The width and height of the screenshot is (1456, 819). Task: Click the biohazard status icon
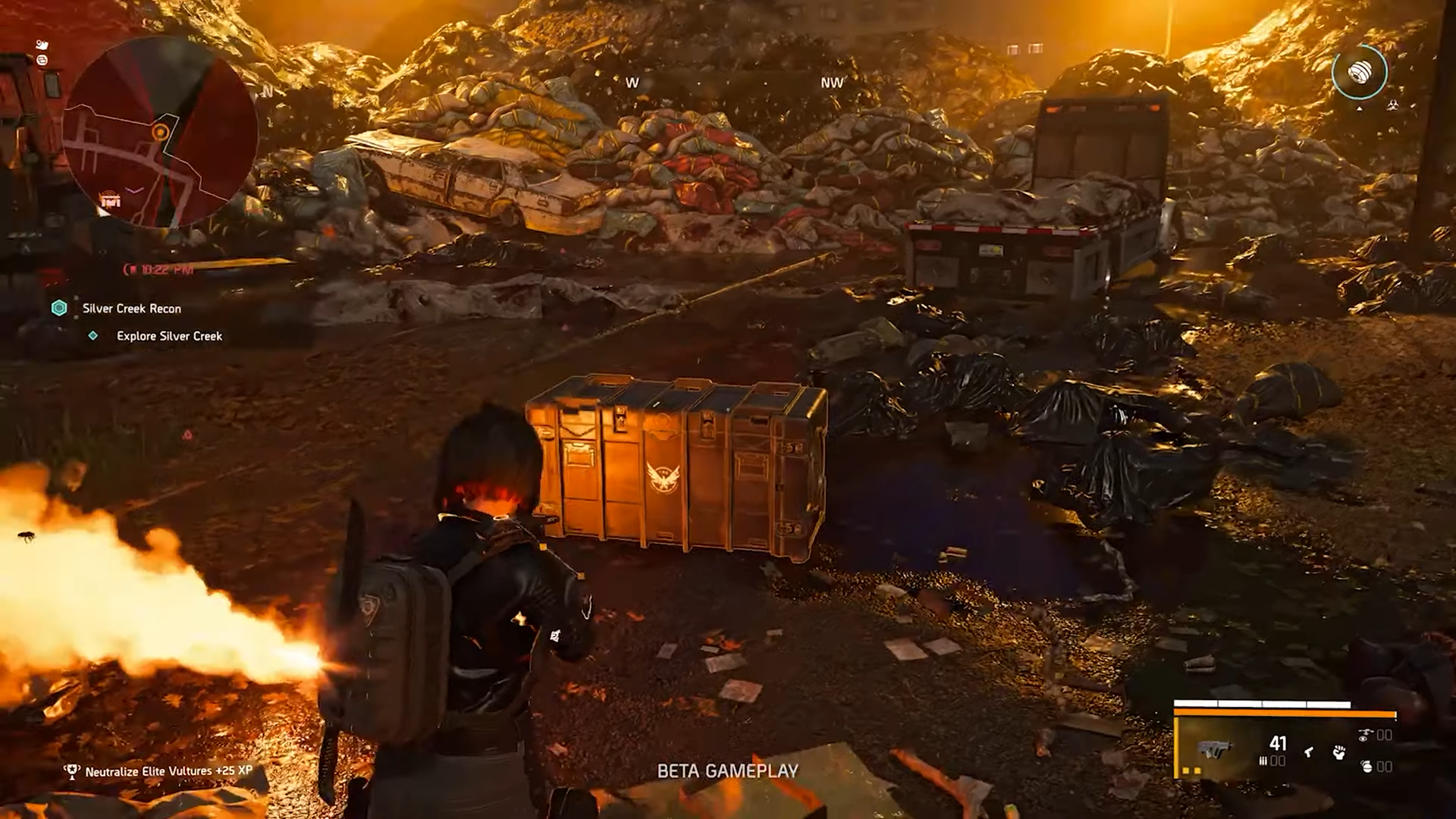[x=1392, y=105]
